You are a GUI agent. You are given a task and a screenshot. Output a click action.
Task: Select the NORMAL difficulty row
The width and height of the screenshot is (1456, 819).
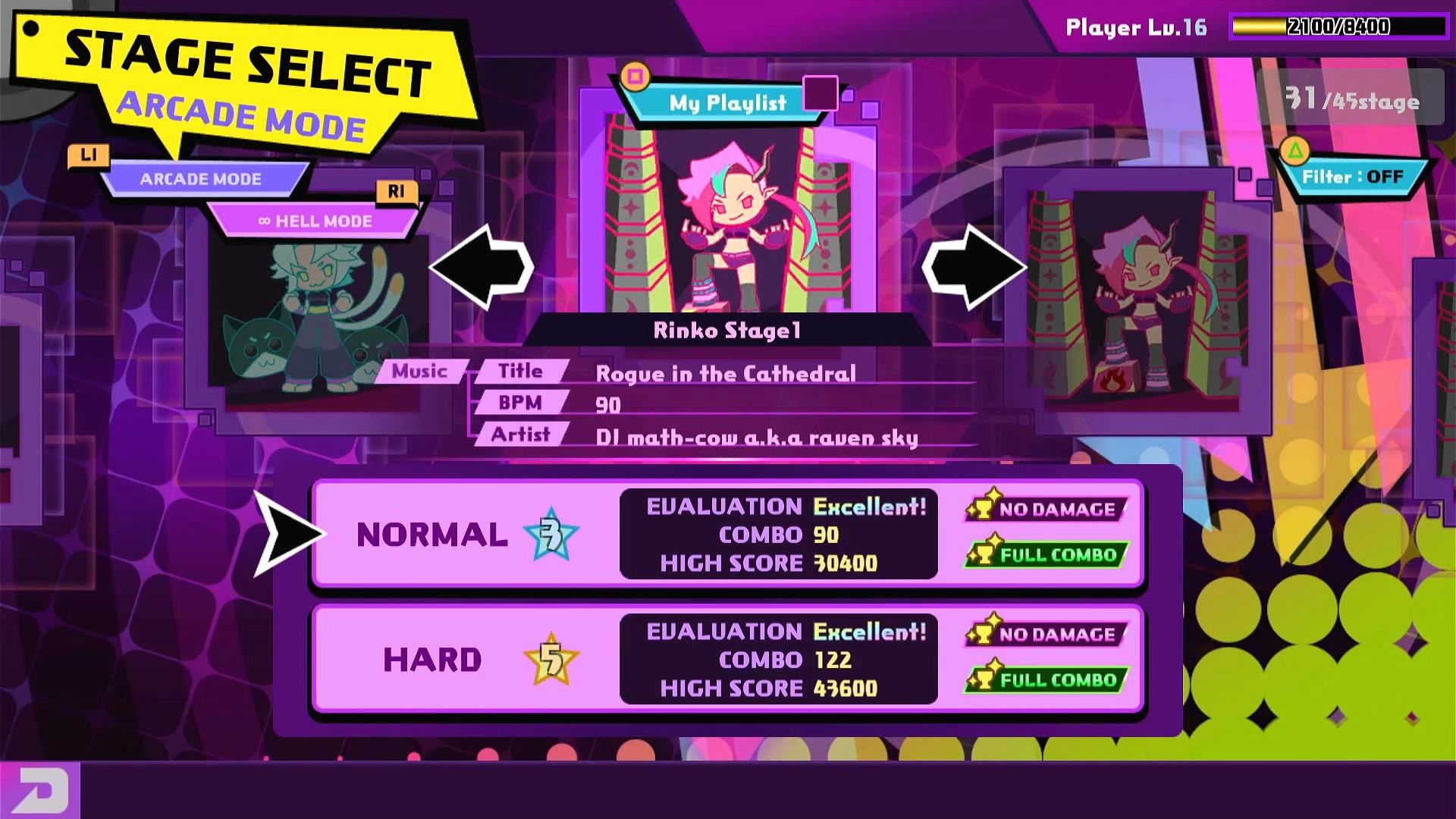[x=726, y=534]
